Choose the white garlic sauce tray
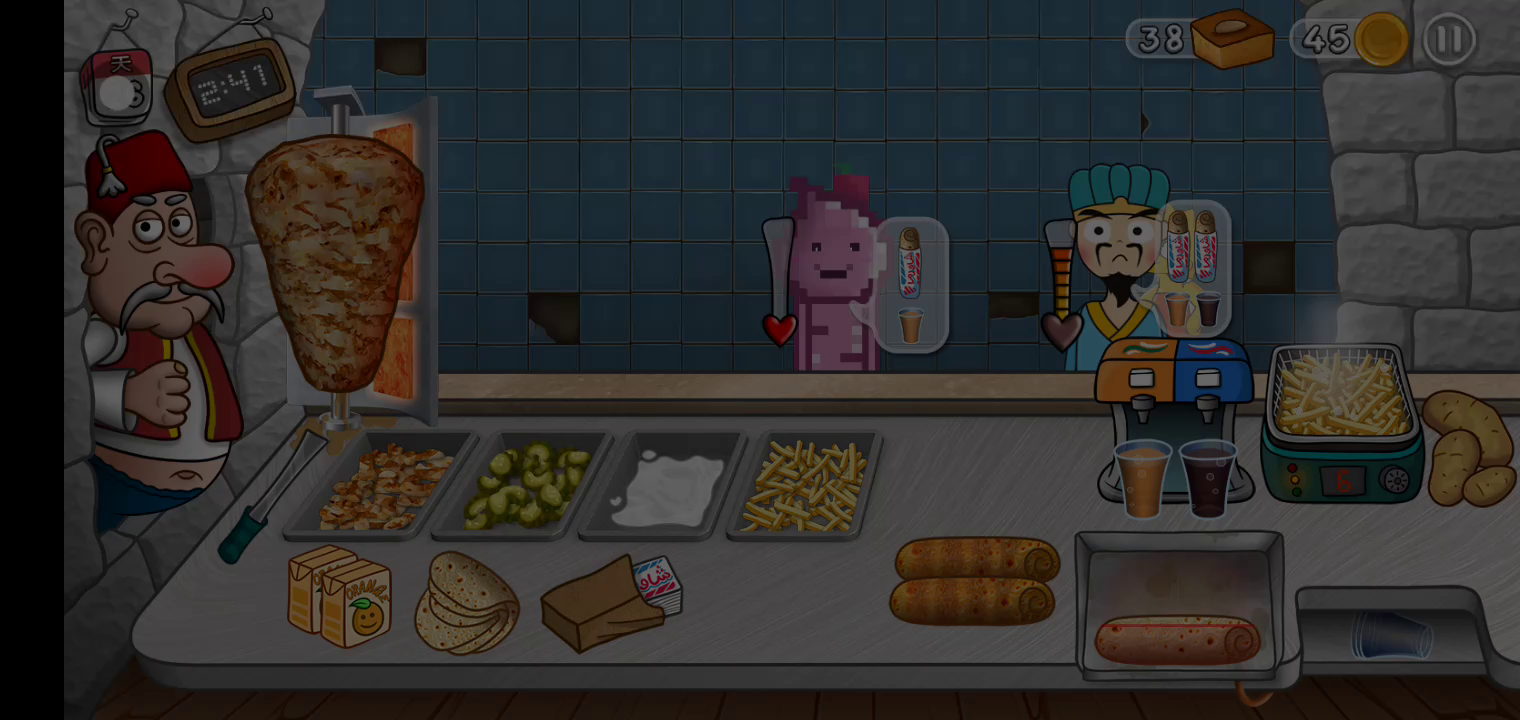This screenshot has height=720, width=1520. (667, 488)
